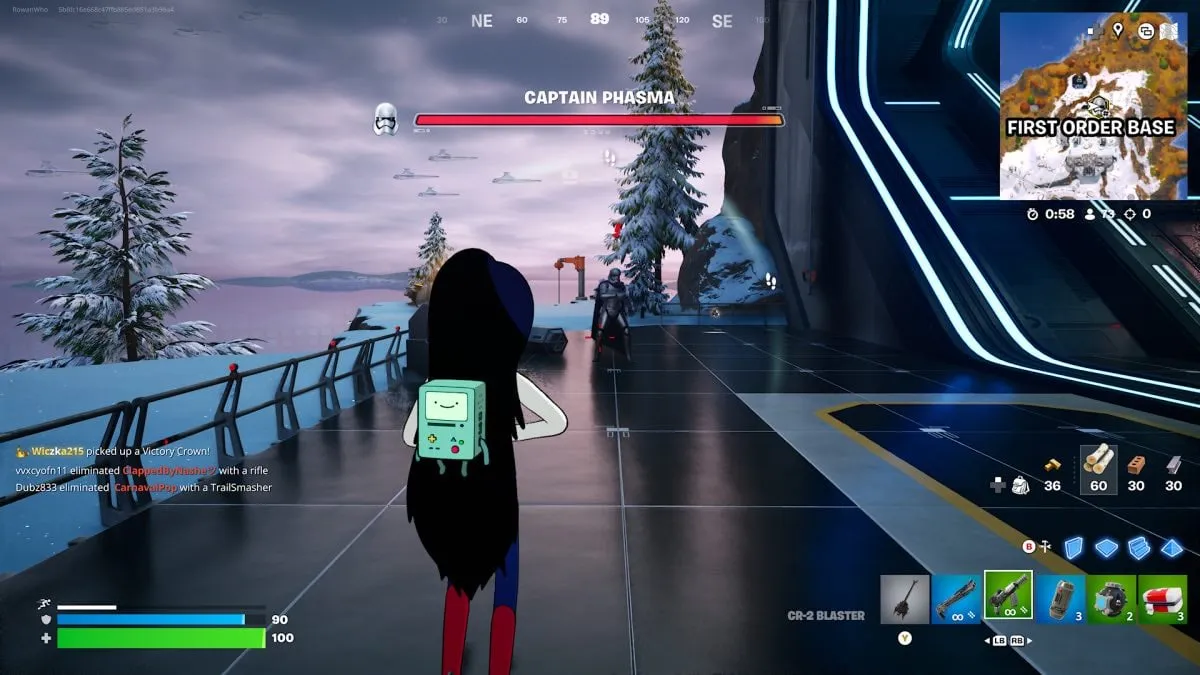Pick the pyramid roof building piece
The width and height of the screenshot is (1200, 675).
(1171, 548)
